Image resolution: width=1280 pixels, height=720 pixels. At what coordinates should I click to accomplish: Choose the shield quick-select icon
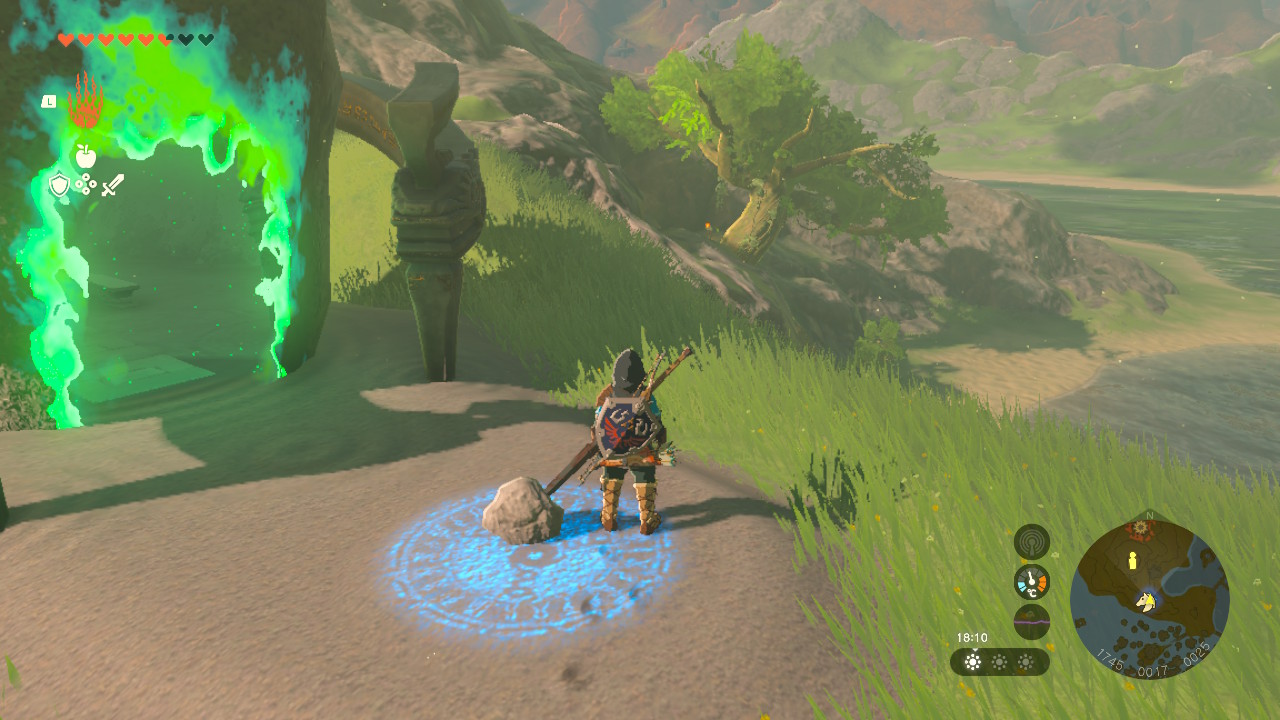pyautogui.click(x=59, y=185)
